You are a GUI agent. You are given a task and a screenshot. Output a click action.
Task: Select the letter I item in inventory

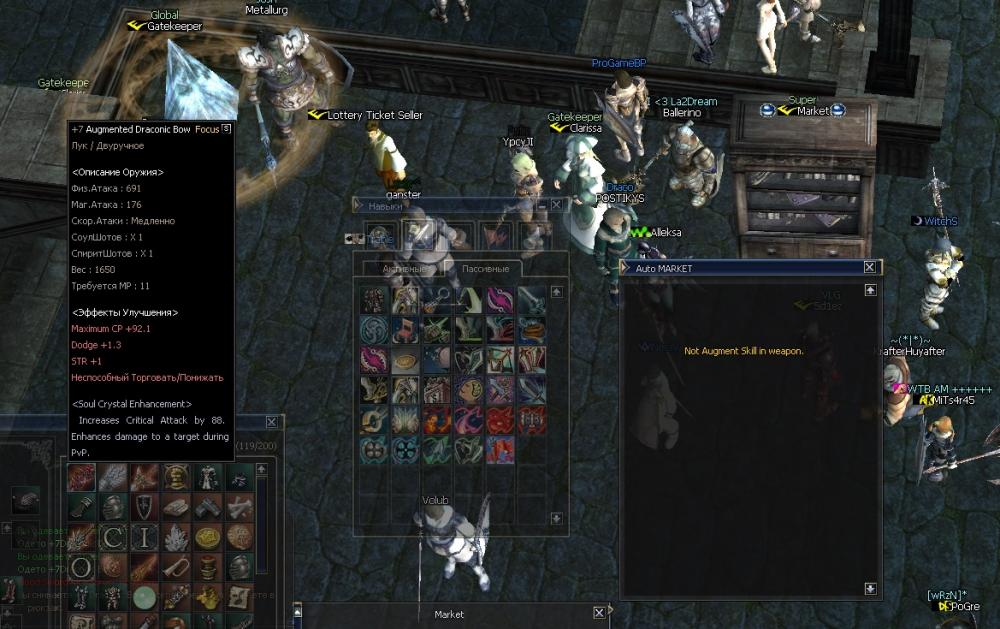click(145, 537)
